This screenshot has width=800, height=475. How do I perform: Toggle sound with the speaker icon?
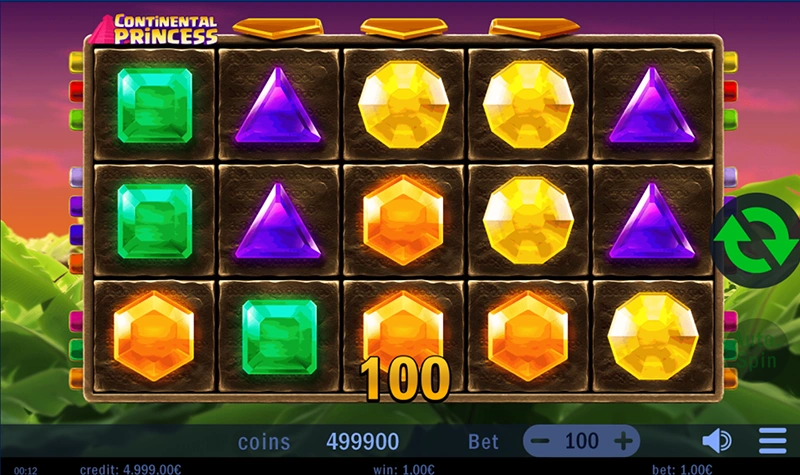716,441
